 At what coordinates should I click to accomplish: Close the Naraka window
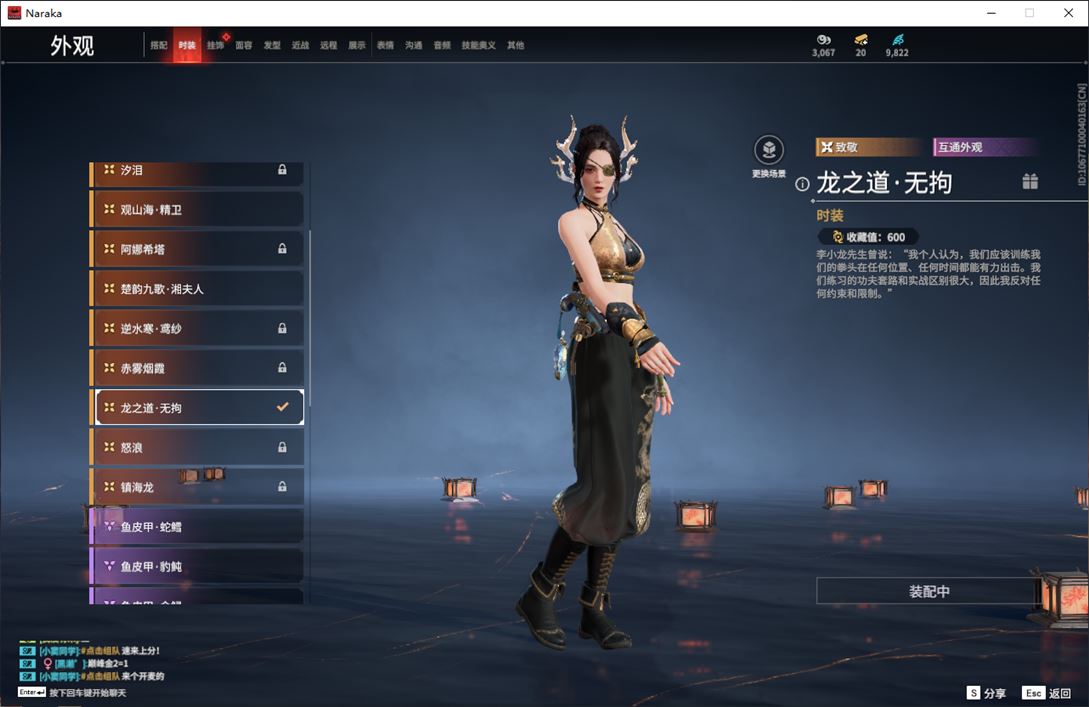pos(1068,13)
